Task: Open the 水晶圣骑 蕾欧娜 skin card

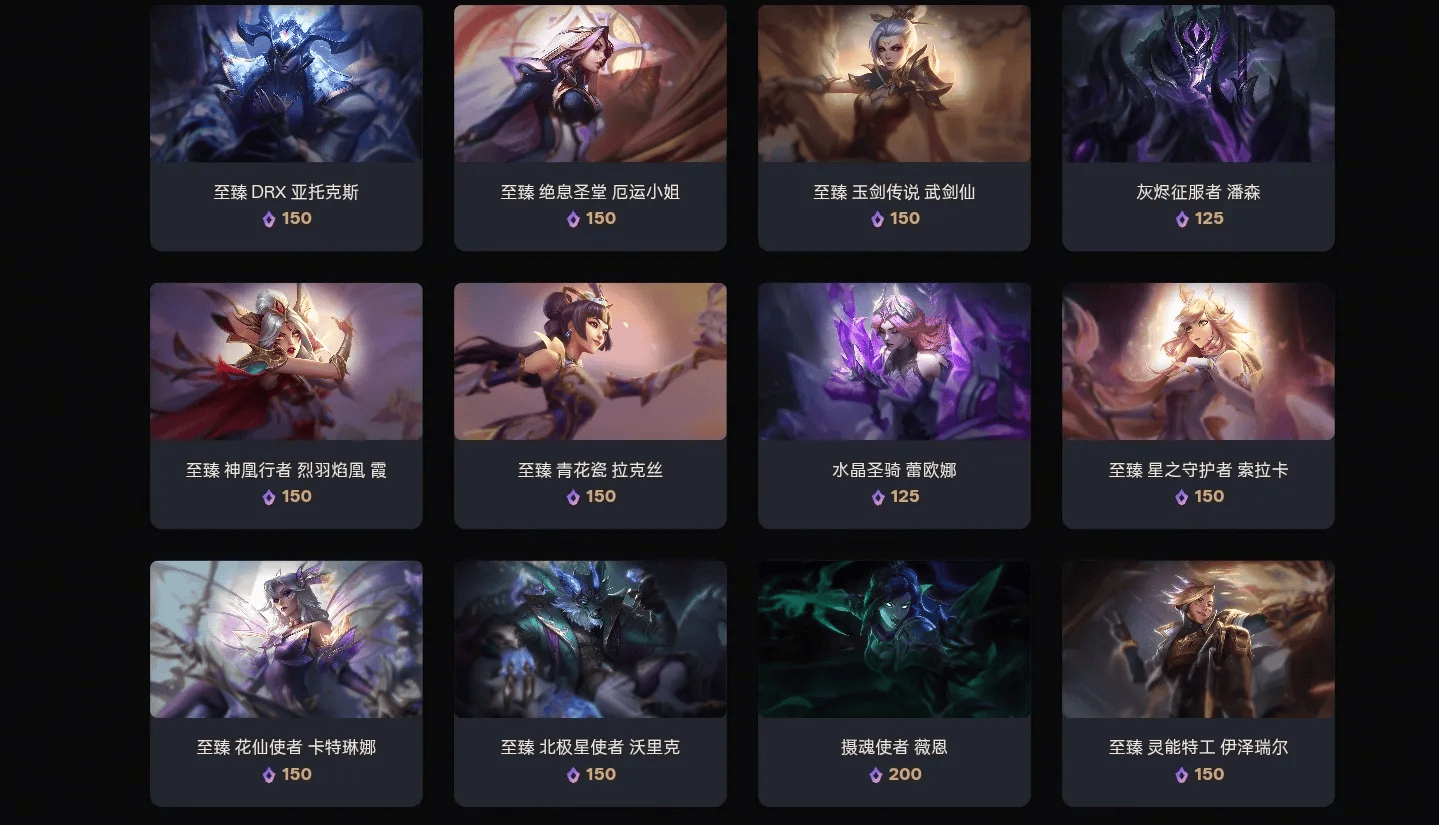Action: [894, 405]
